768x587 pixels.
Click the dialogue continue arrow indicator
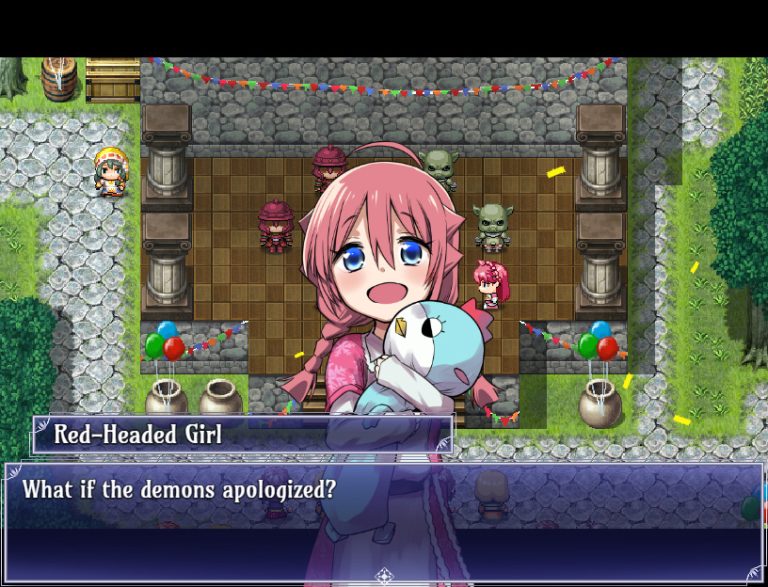pyautogui.click(x=384, y=575)
